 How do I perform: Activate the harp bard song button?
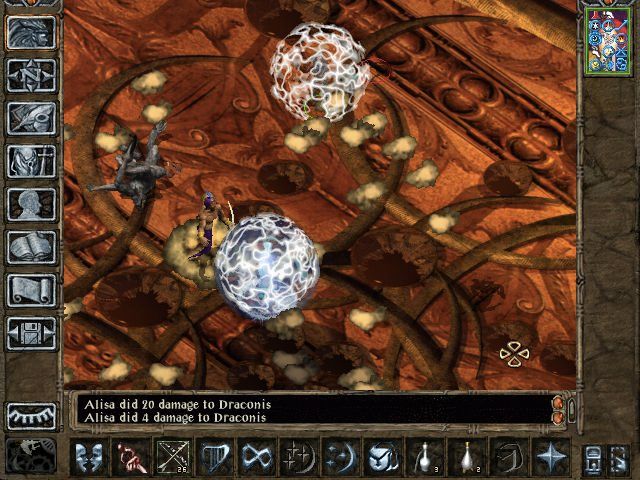tap(214, 457)
